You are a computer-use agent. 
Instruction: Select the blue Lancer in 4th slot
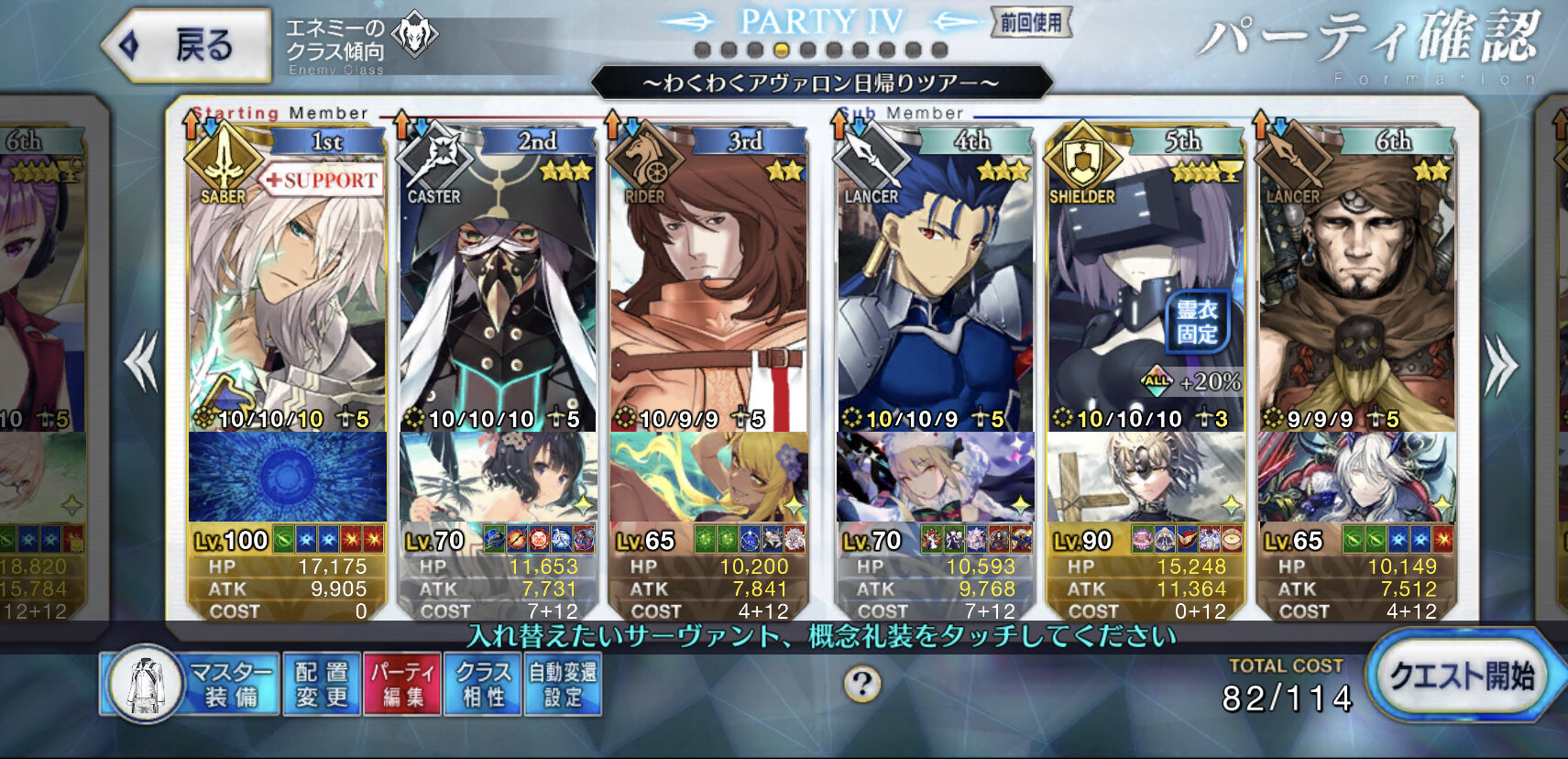935,284
